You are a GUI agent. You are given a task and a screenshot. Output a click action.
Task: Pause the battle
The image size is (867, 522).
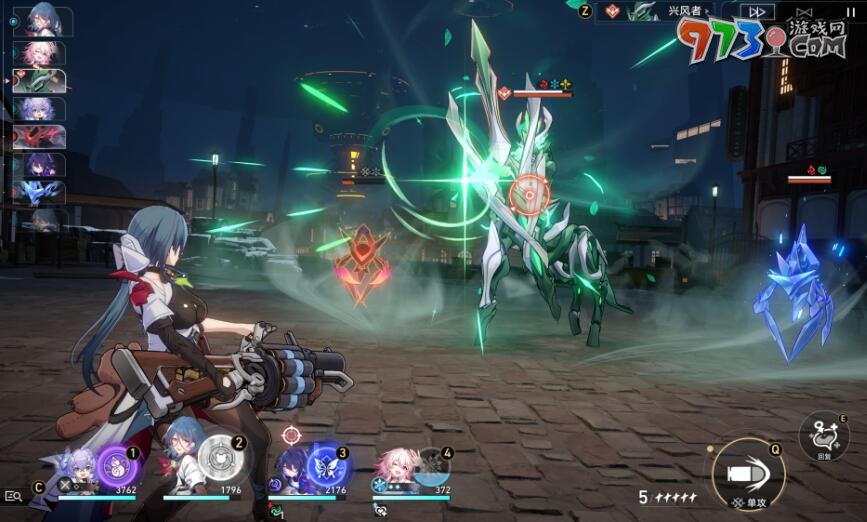pos(850,11)
